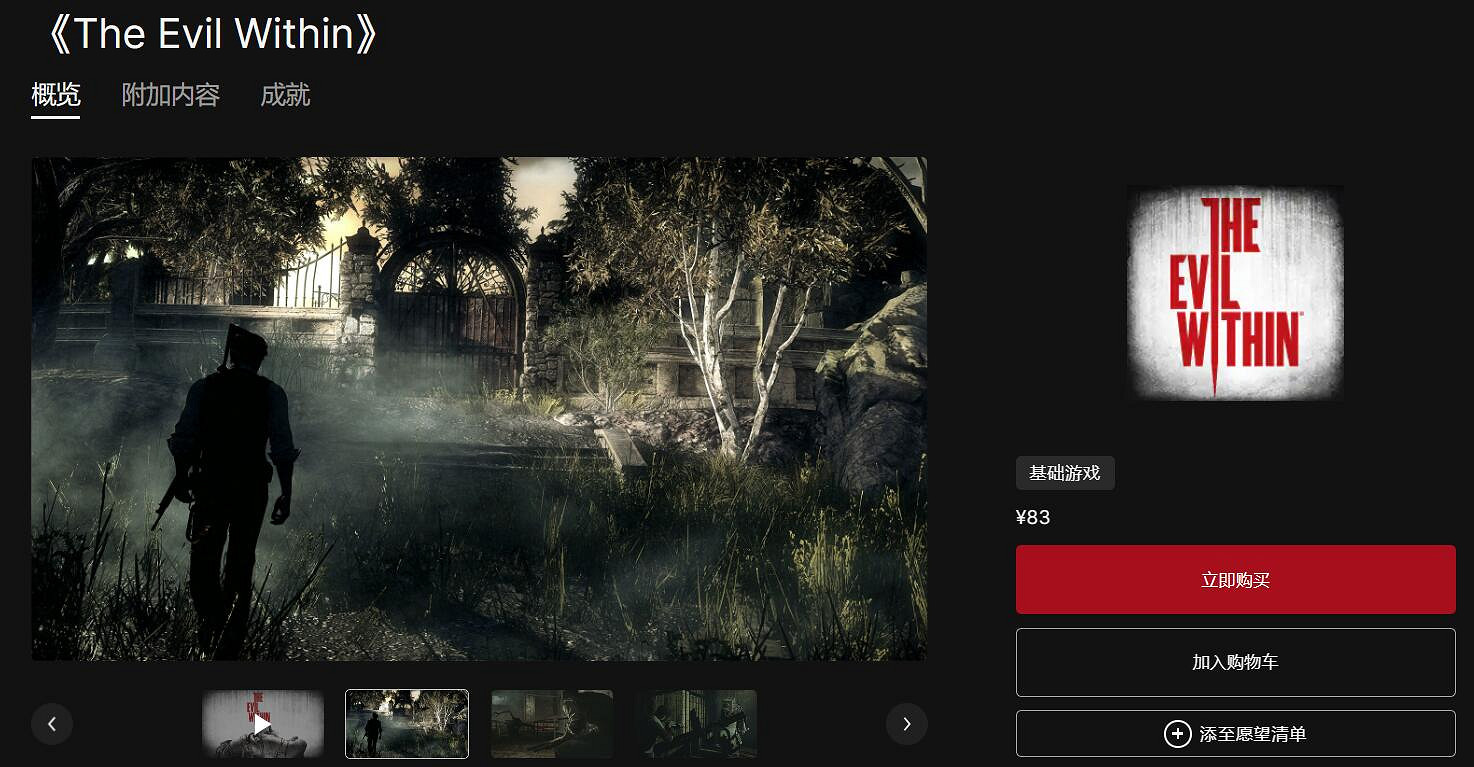
Task: Click the left chevron of the media carousel
Action: [52, 723]
